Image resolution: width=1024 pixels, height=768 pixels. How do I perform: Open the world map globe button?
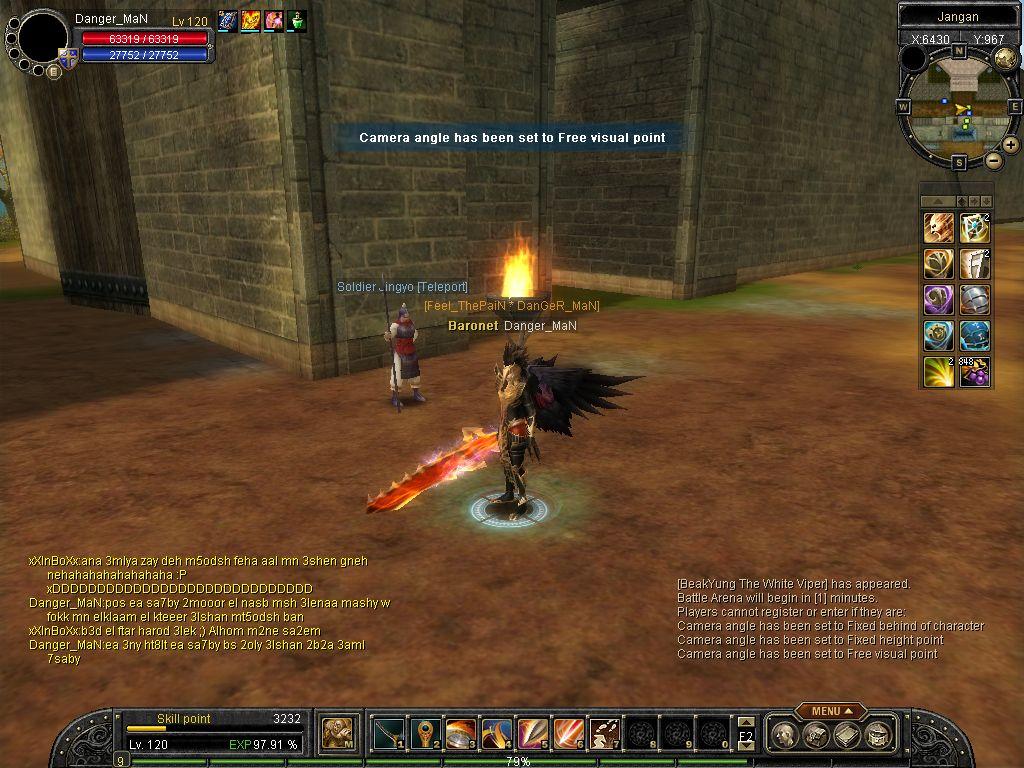pos(1005,59)
